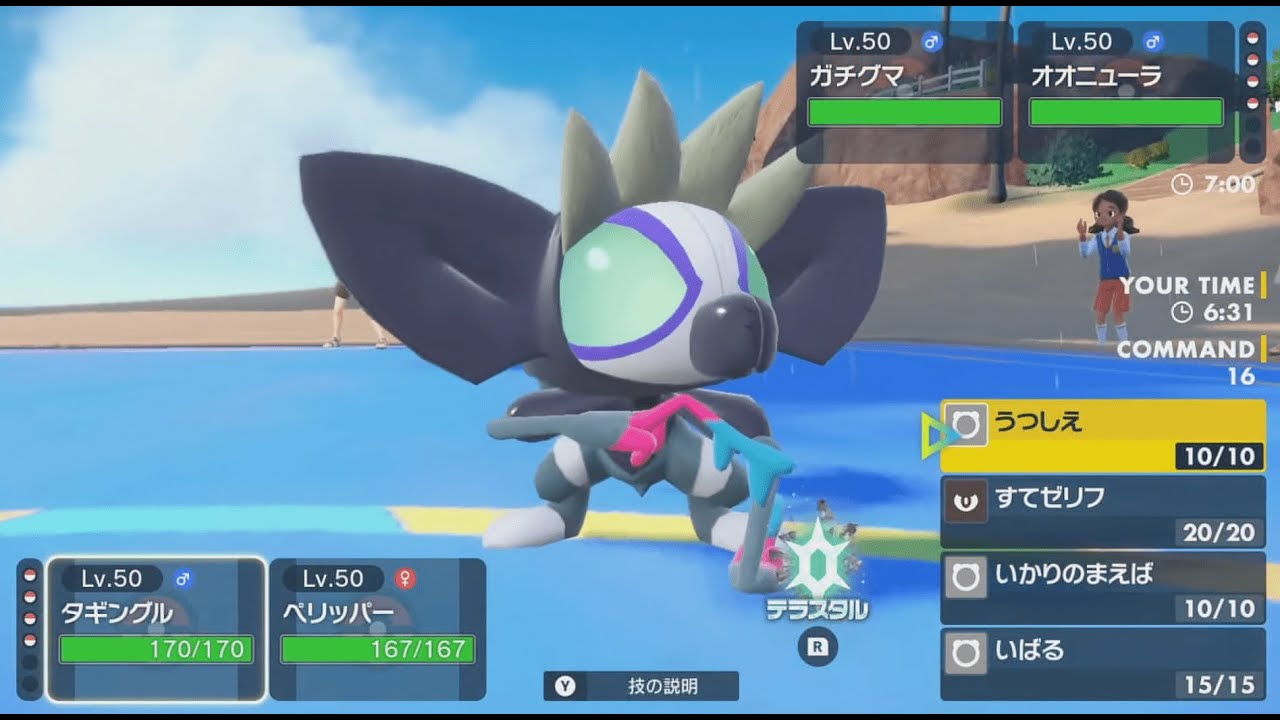The width and height of the screenshot is (1280, 720).
Task: Click the male gender symbol on ガチグマ's panel
Action: tap(934, 41)
